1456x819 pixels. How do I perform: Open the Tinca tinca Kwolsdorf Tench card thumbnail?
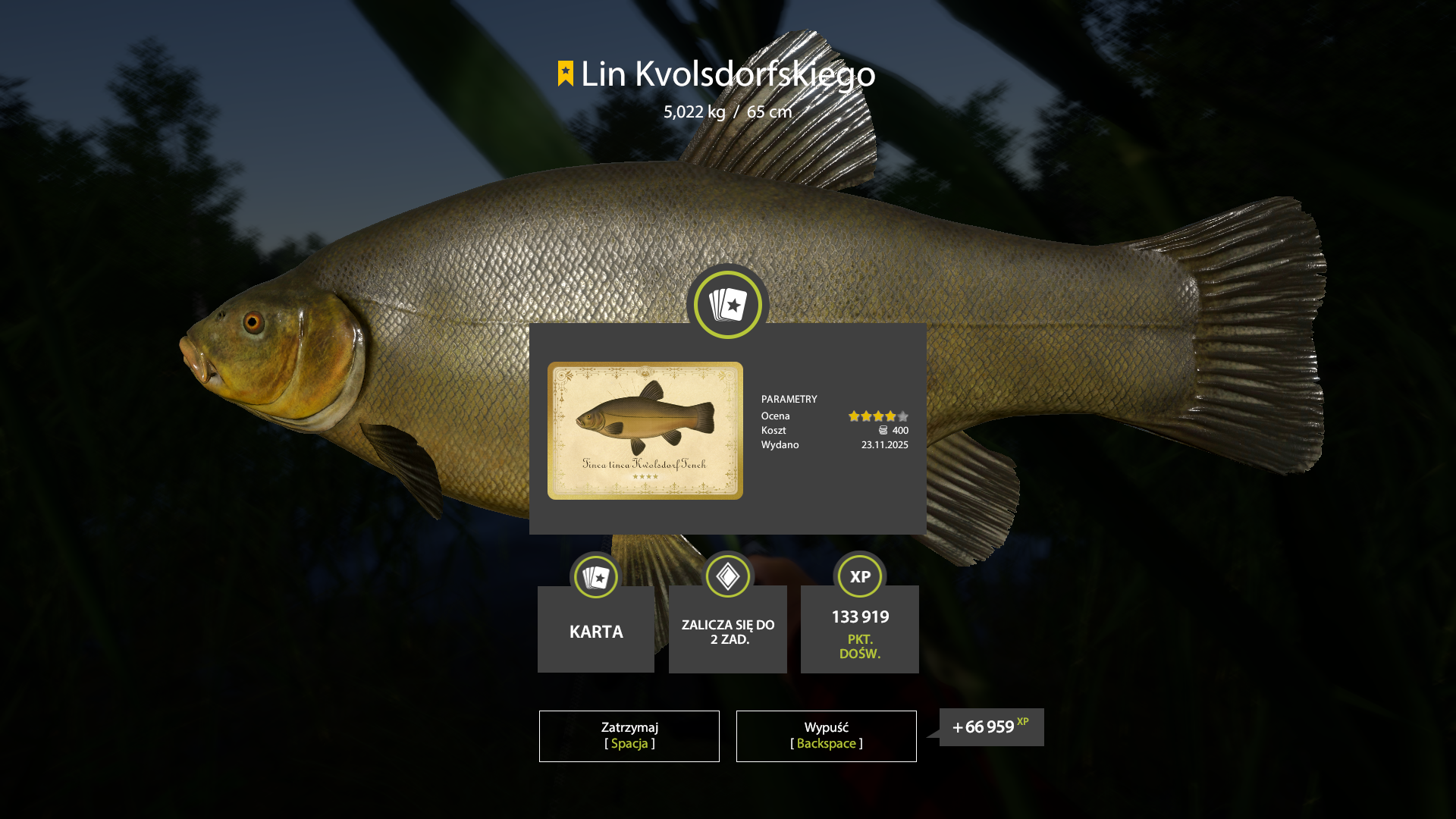(645, 431)
